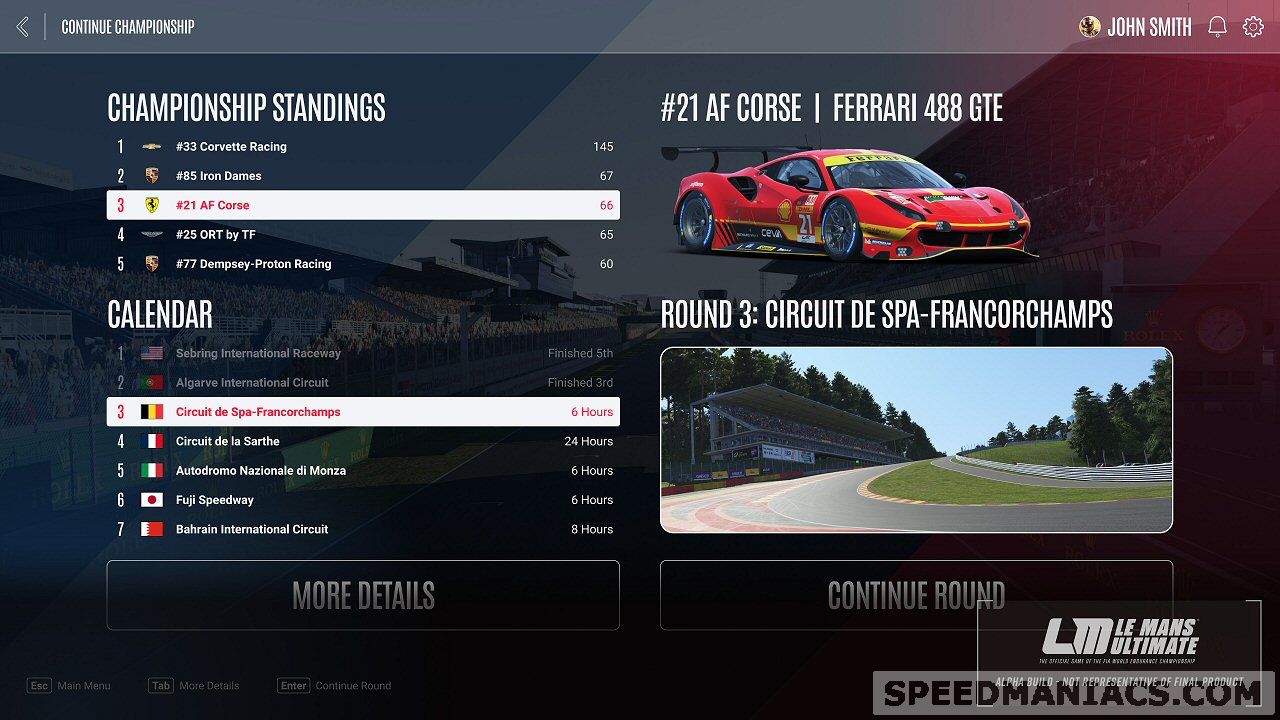Select Circuit de la Sarthe 24 Hours
This screenshot has height=720, width=1280.
point(362,441)
